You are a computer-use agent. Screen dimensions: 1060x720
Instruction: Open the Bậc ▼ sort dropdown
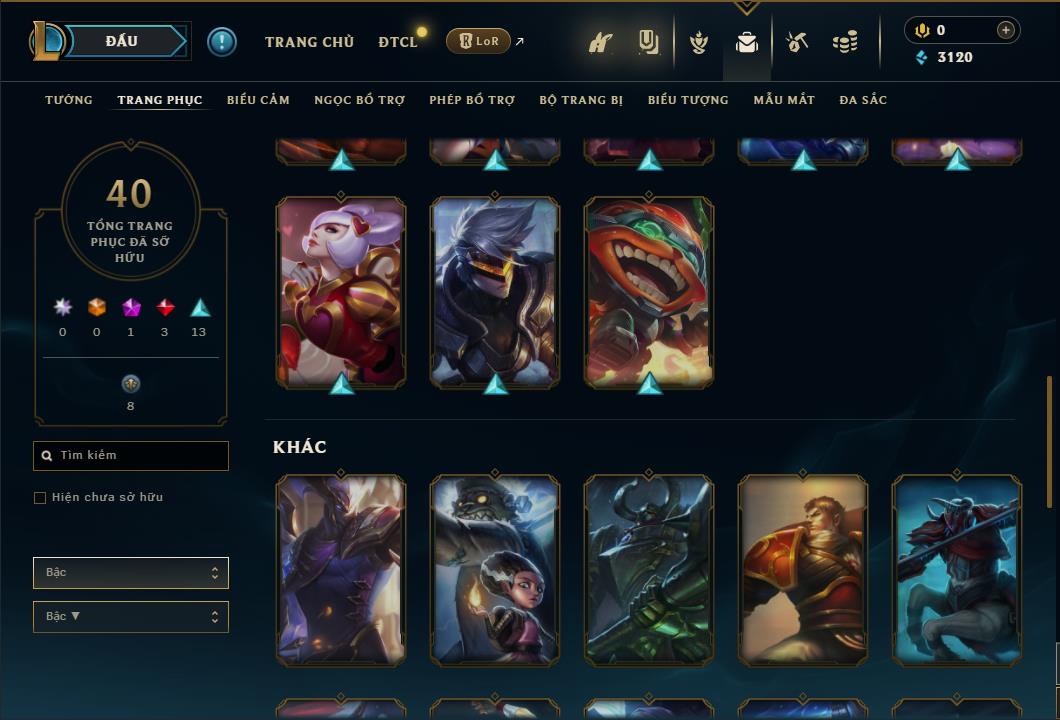(131, 617)
